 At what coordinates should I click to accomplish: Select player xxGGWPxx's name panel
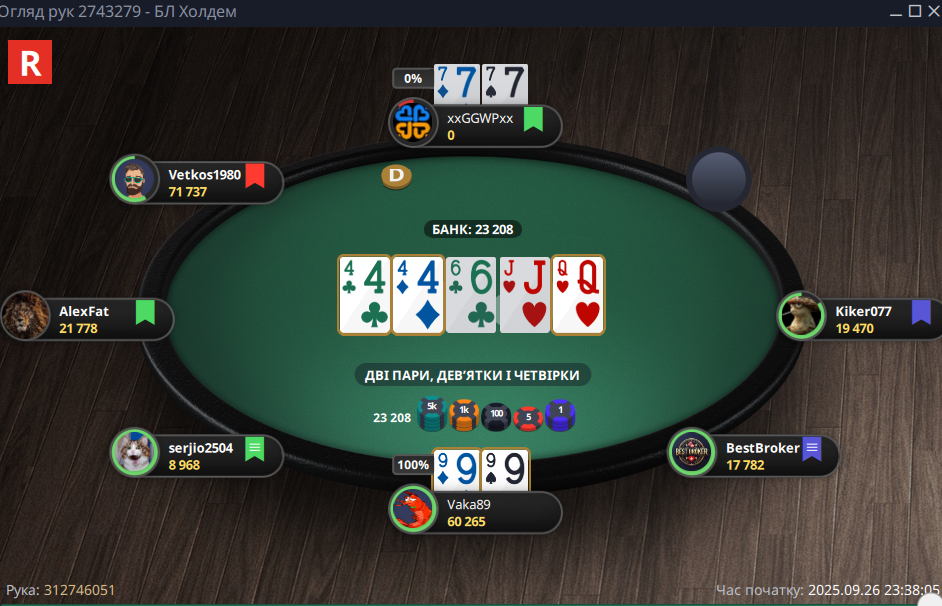pos(478,126)
